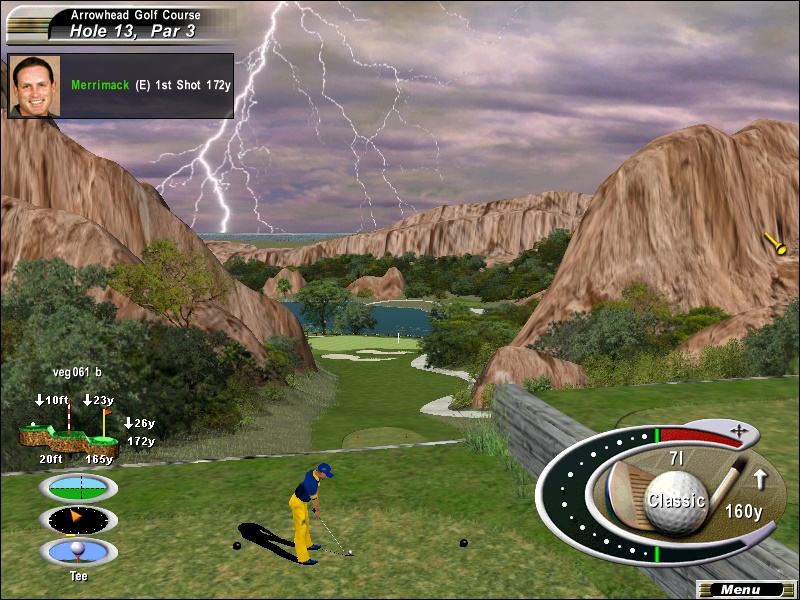Viewport: 800px width, 600px height.
Task: Open the Tee ball position oval
Action: coord(78,551)
